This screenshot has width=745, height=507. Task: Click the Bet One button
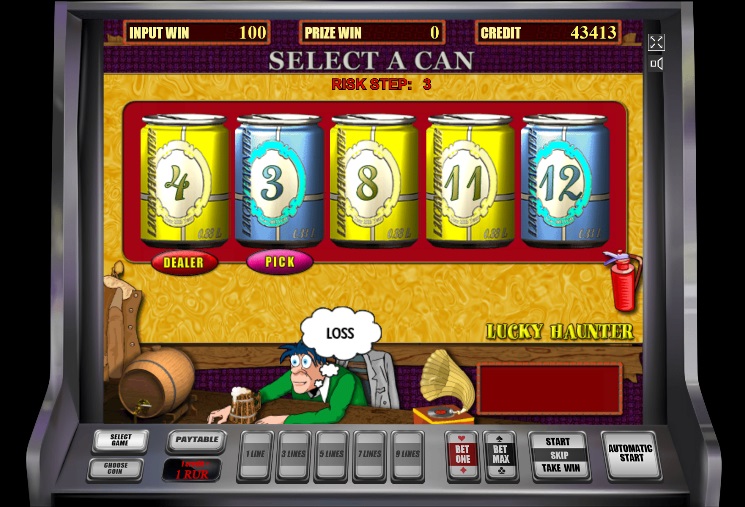coord(462,454)
